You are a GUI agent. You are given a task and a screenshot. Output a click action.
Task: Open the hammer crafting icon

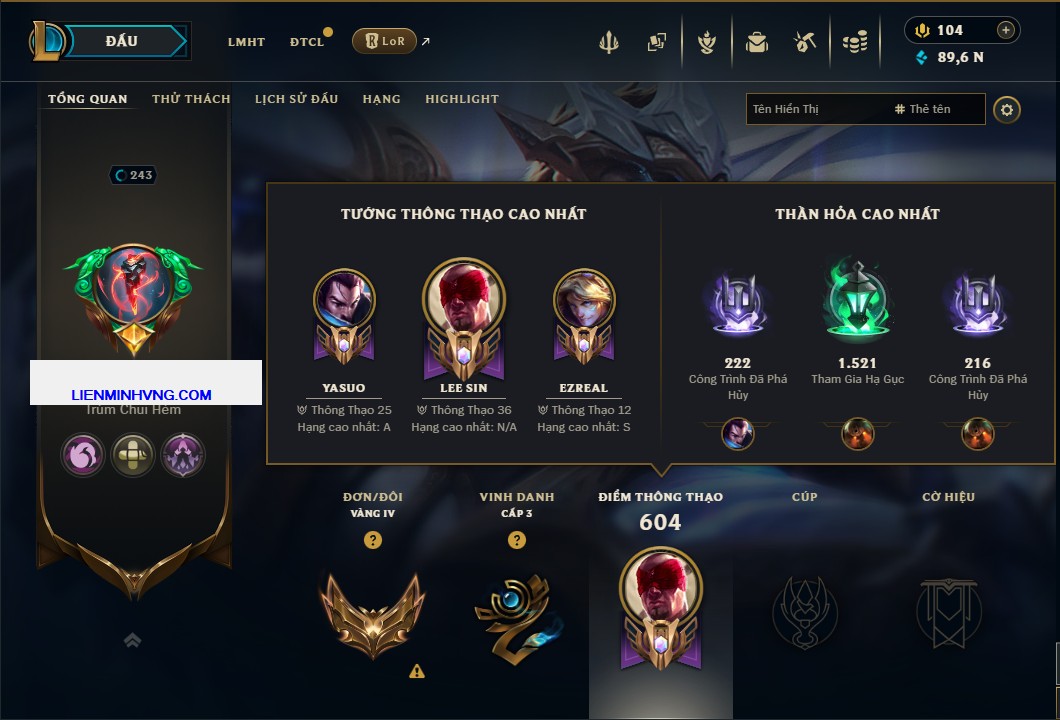(805, 42)
